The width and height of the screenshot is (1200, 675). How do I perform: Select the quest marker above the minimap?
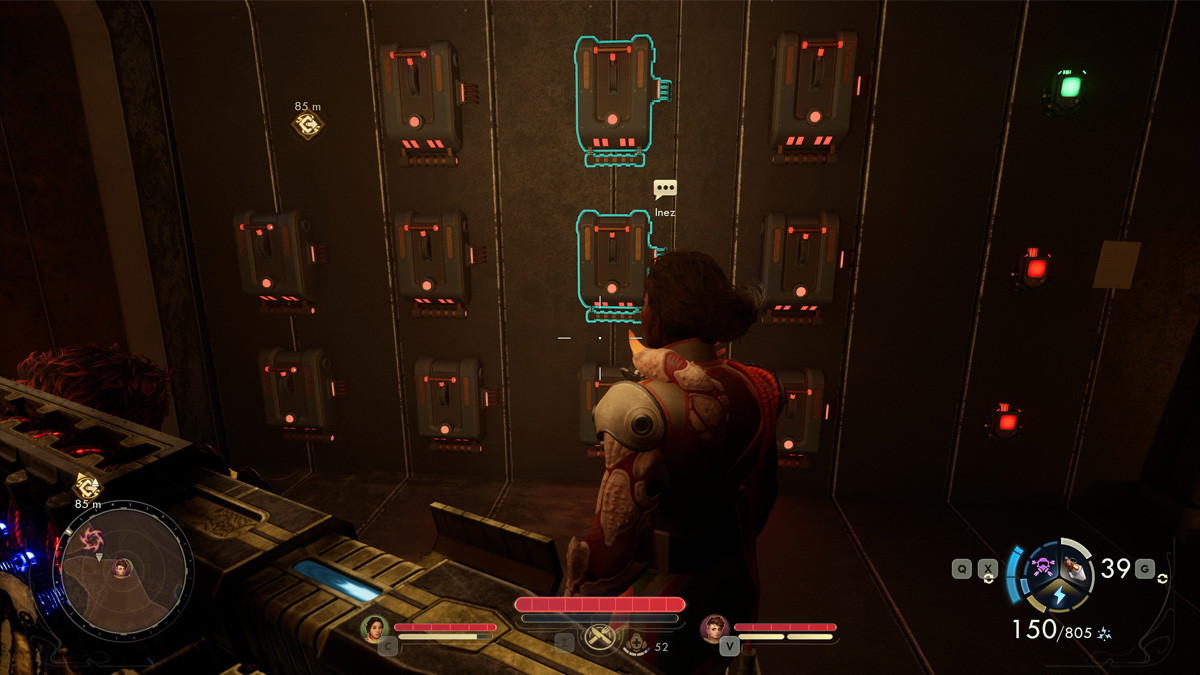[87, 486]
